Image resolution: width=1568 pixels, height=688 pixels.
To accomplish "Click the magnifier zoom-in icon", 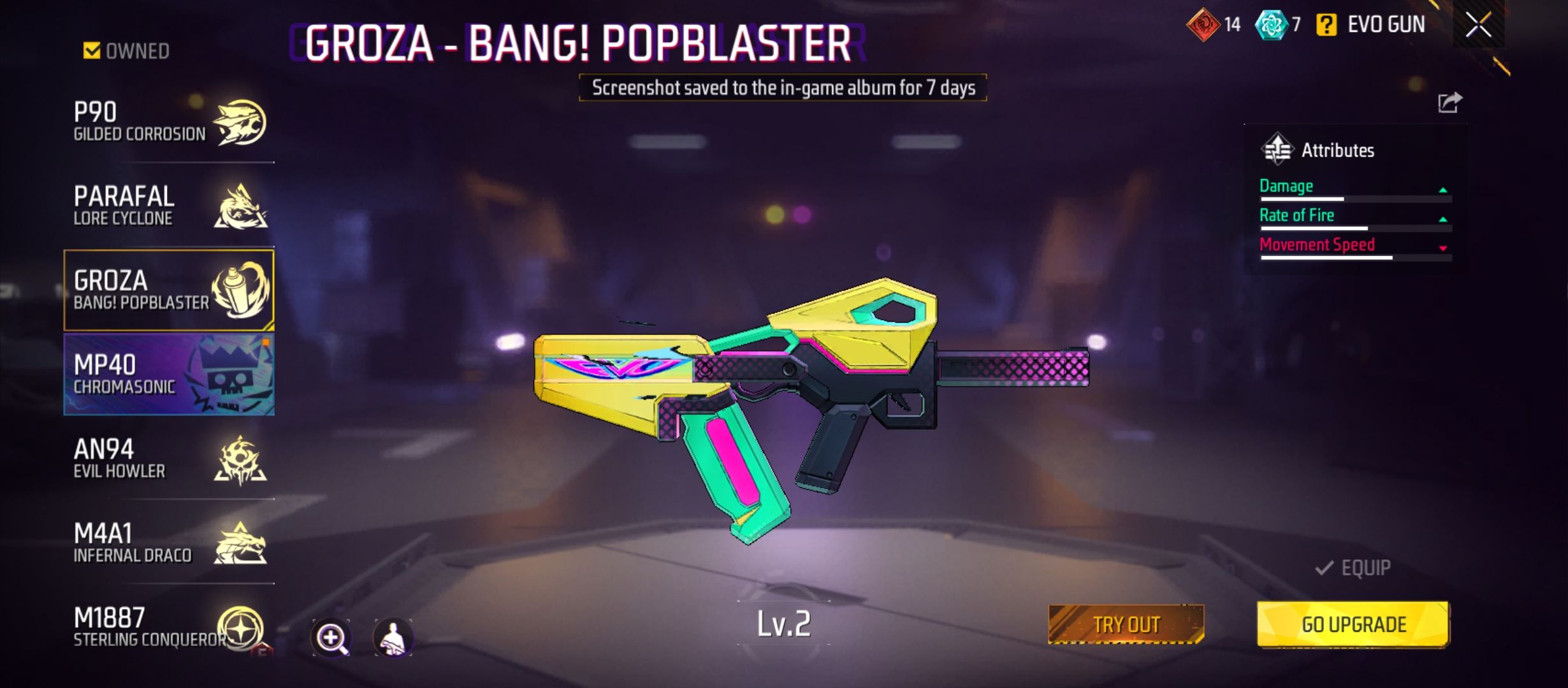I will (x=331, y=637).
